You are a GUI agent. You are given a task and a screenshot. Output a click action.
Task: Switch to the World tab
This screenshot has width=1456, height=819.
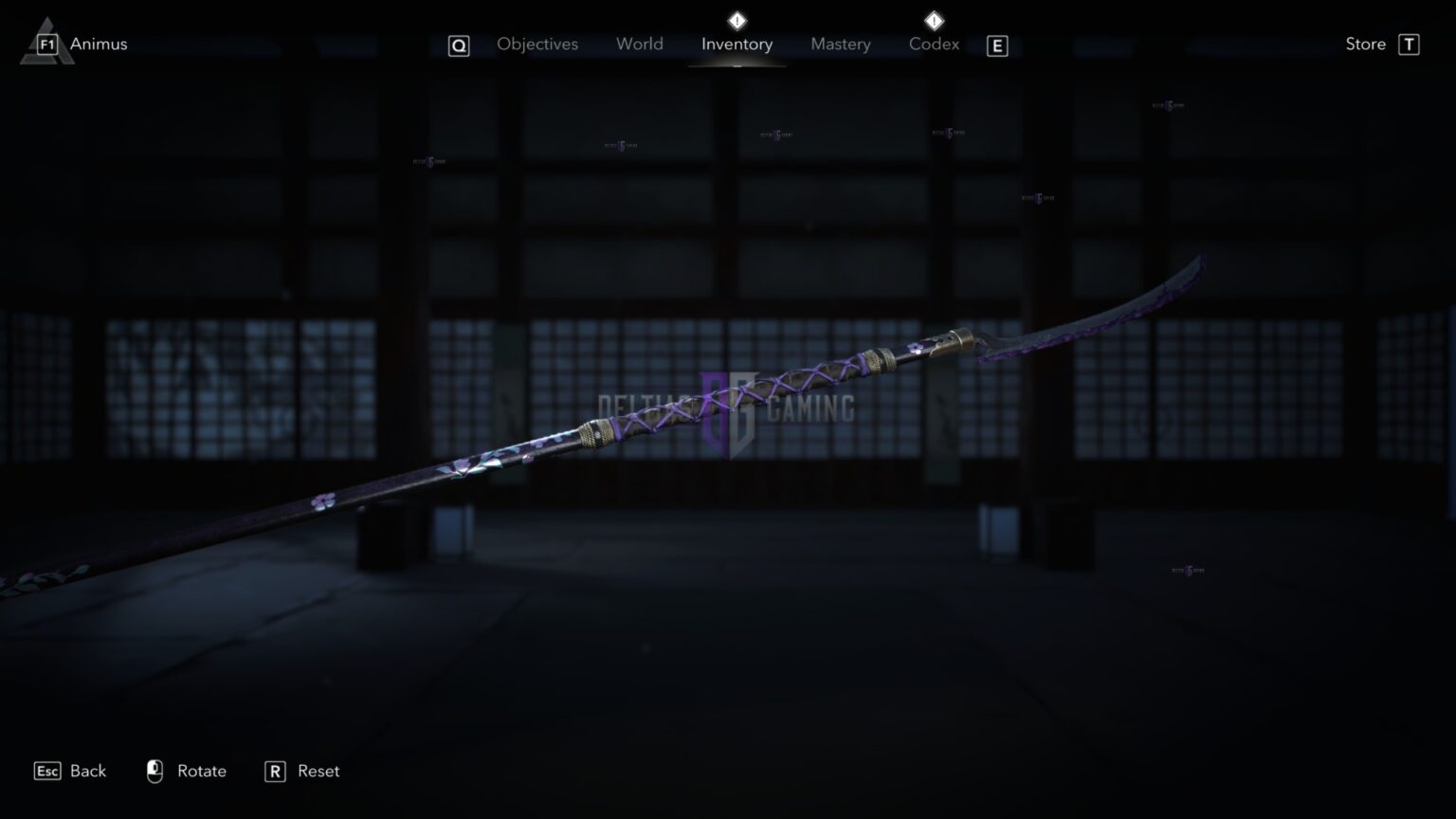(639, 44)
